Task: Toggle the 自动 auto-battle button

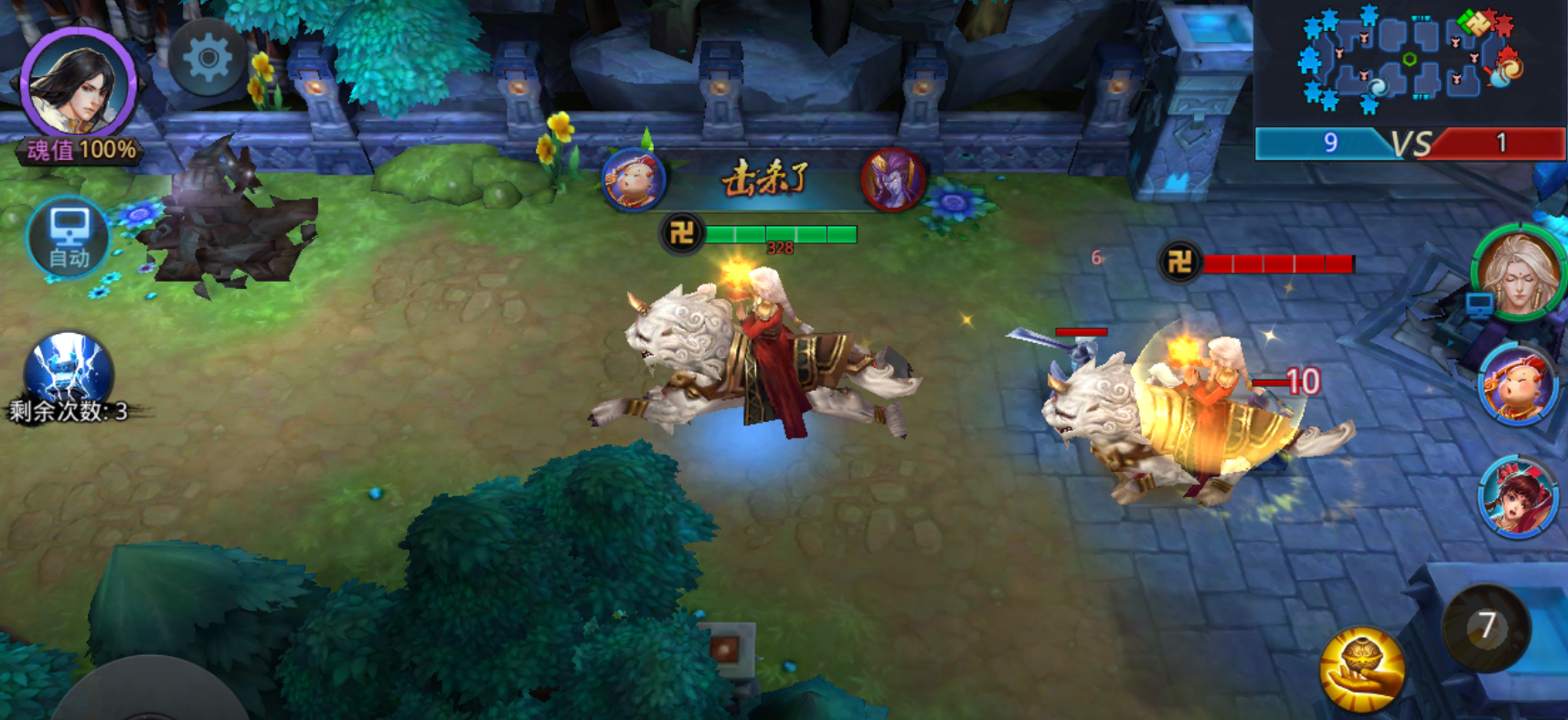Action: [x=69, y=237]
